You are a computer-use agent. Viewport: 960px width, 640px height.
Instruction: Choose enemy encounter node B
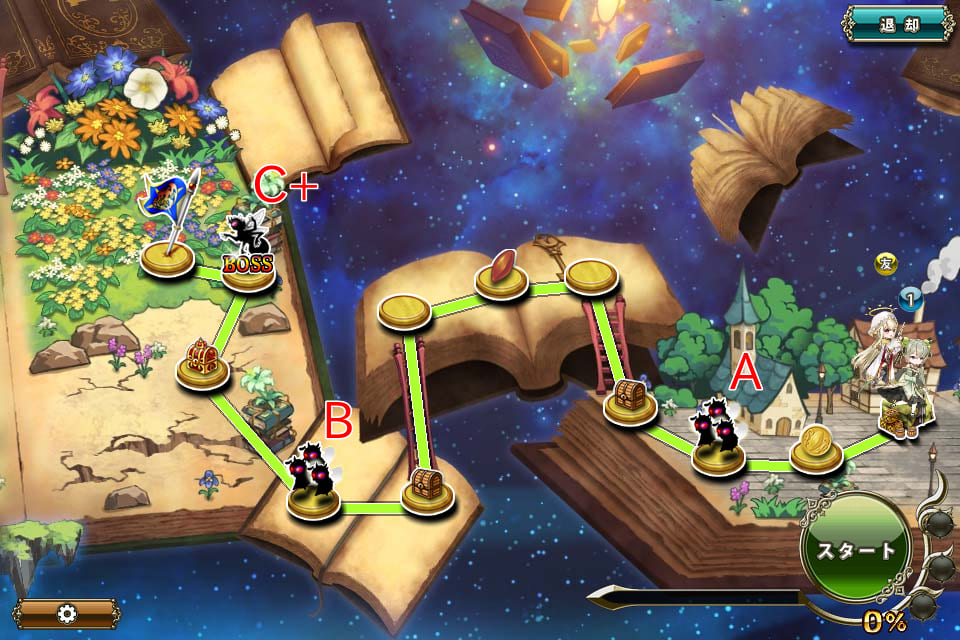point(313,486)
